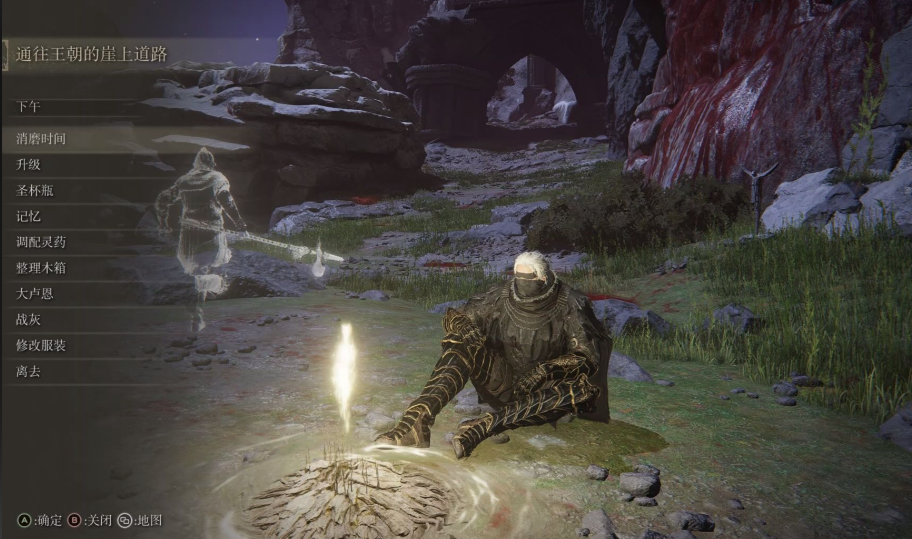This screenshot has width=912, height=539.
Task: Choose the 大卢恩 Great Runes entry
Action: tap(35, 294)
